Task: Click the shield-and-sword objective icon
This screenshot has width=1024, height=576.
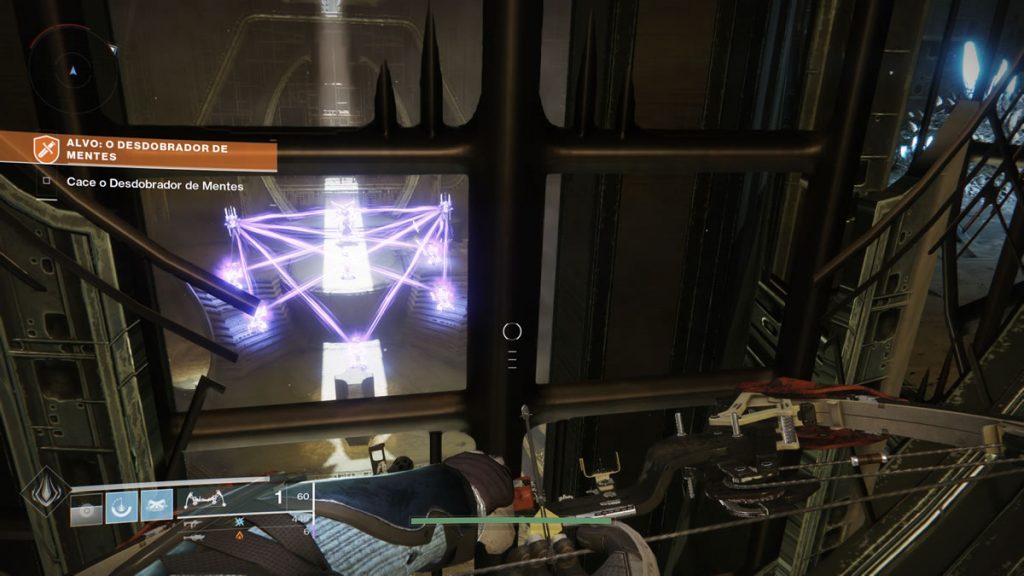Action: (x=44, y=151)
